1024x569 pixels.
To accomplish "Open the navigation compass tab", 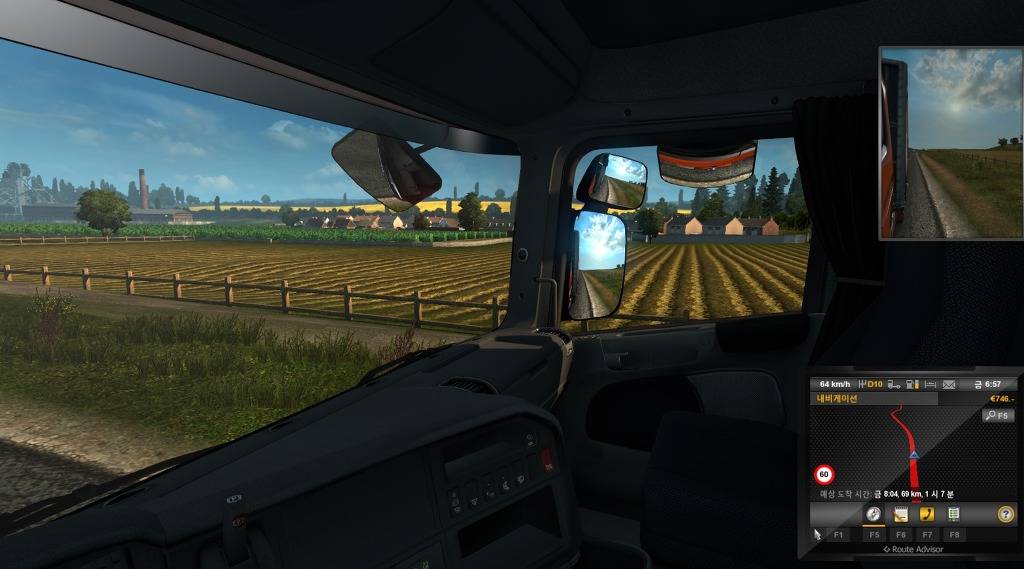I will point(873,514).
